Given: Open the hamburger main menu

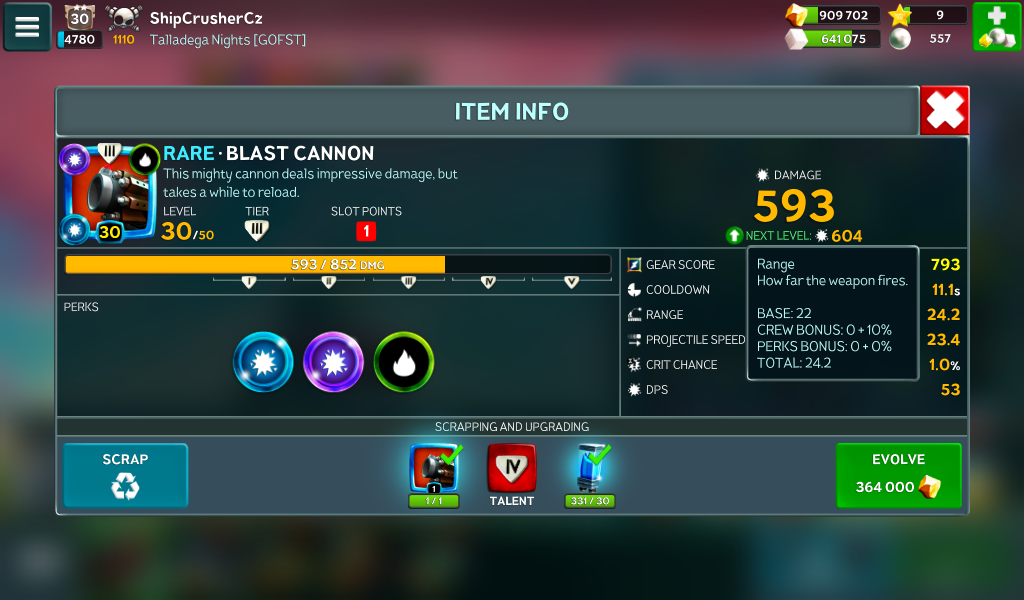Looking at the screenshot, I should click(x=27, y=27).
